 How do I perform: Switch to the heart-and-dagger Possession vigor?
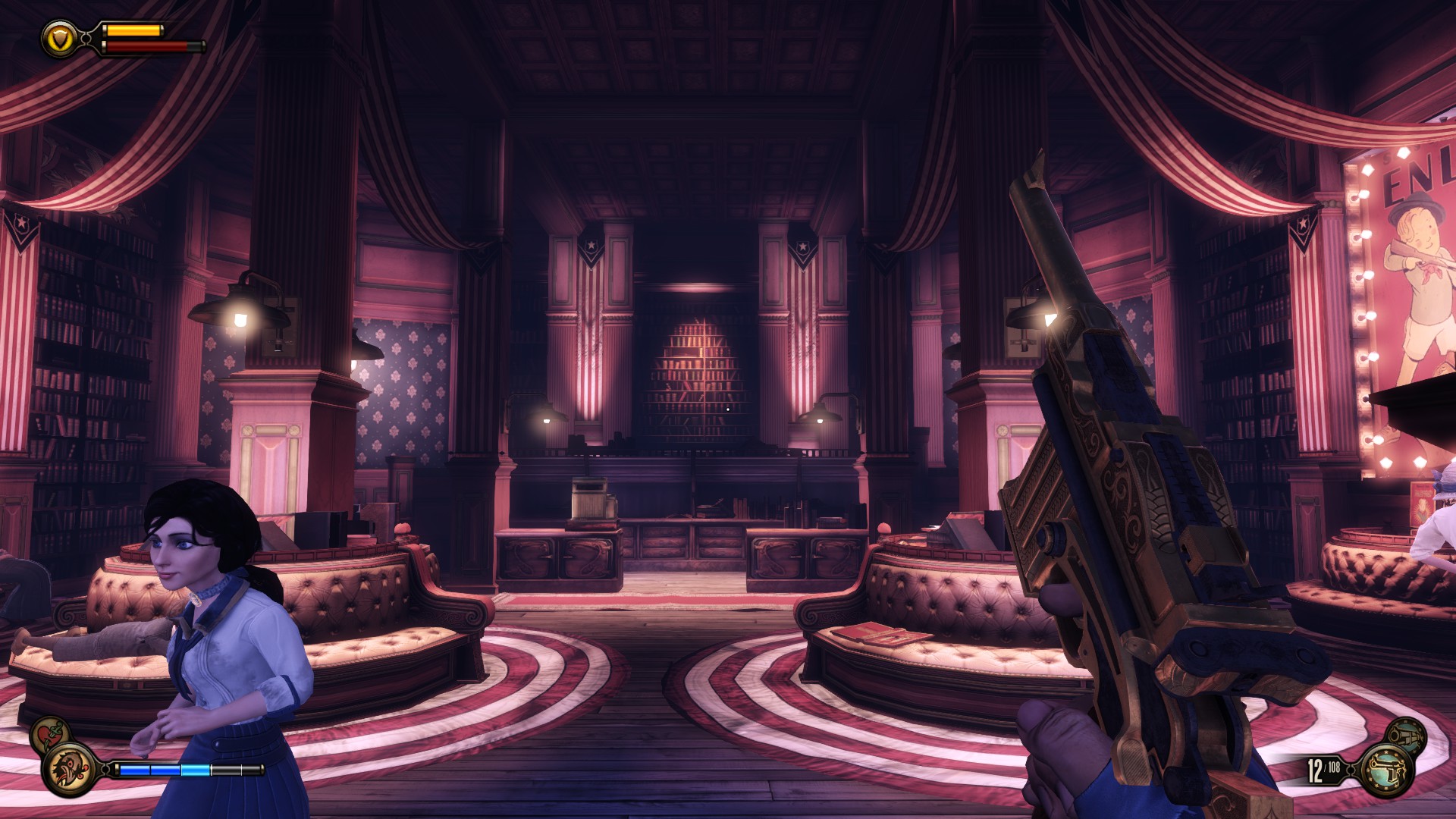click(x=51, y=734)
